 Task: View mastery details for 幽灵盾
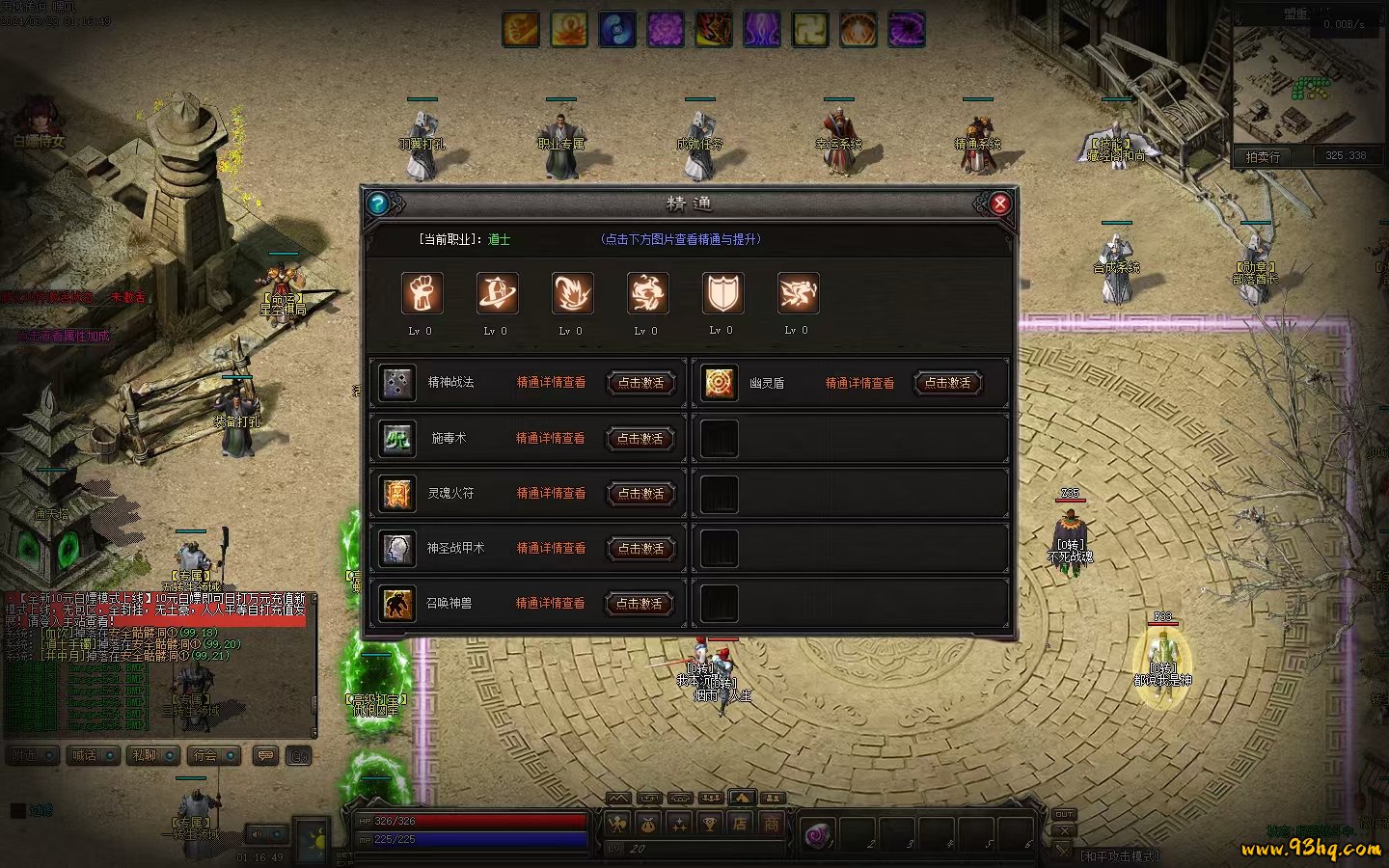click(859, 384)
